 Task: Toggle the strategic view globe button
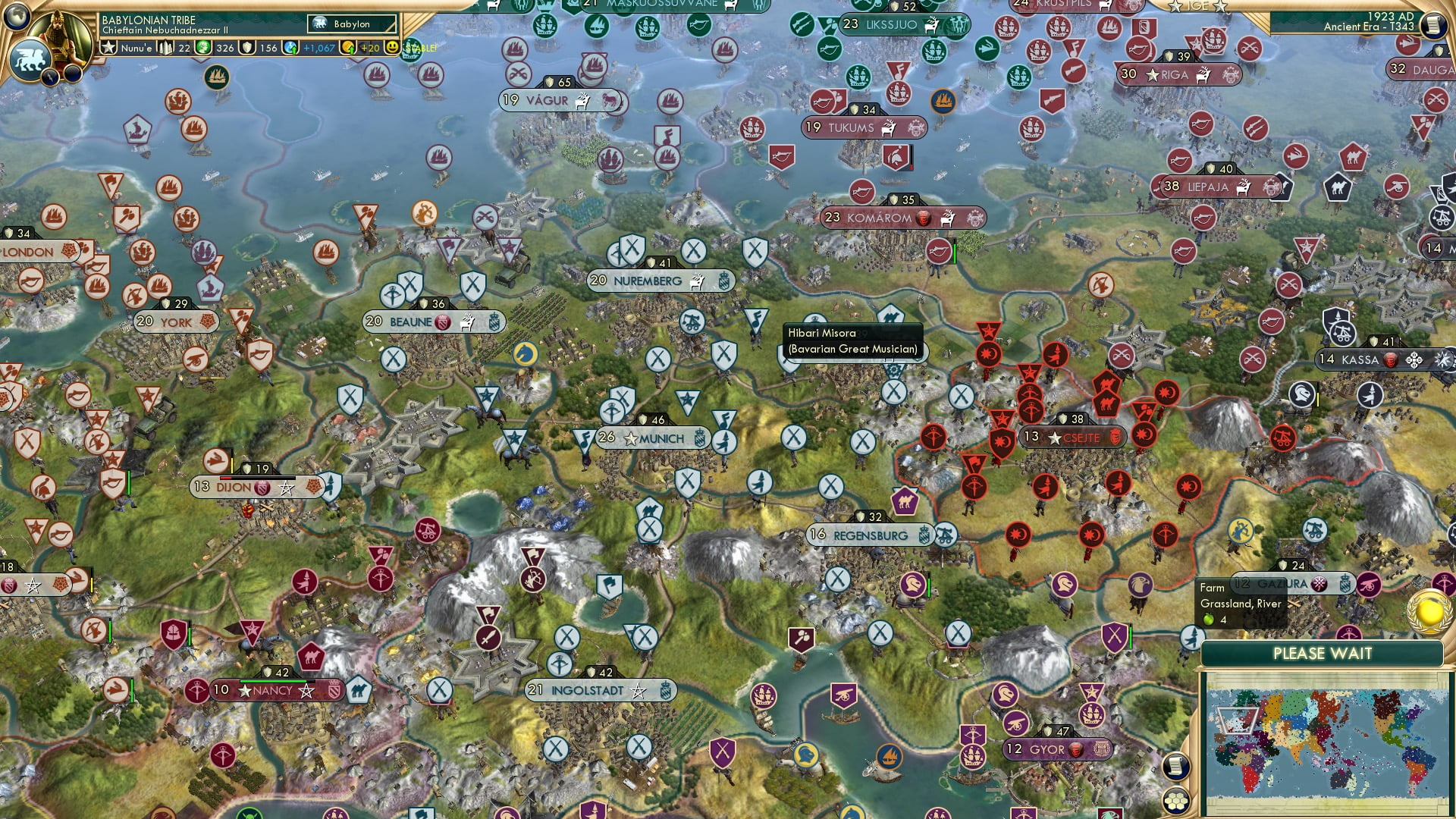point(15,15)
